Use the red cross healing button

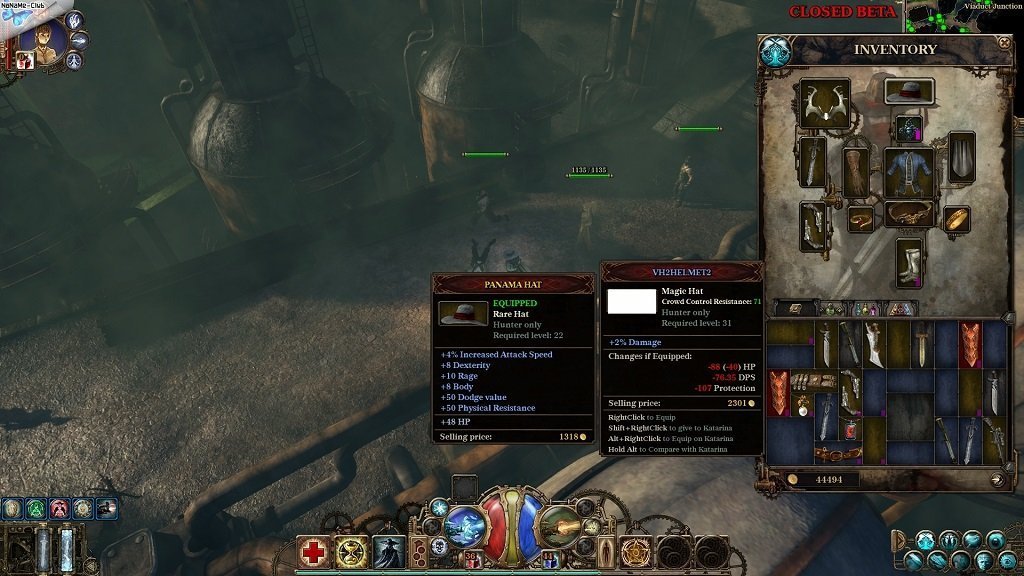314,552
